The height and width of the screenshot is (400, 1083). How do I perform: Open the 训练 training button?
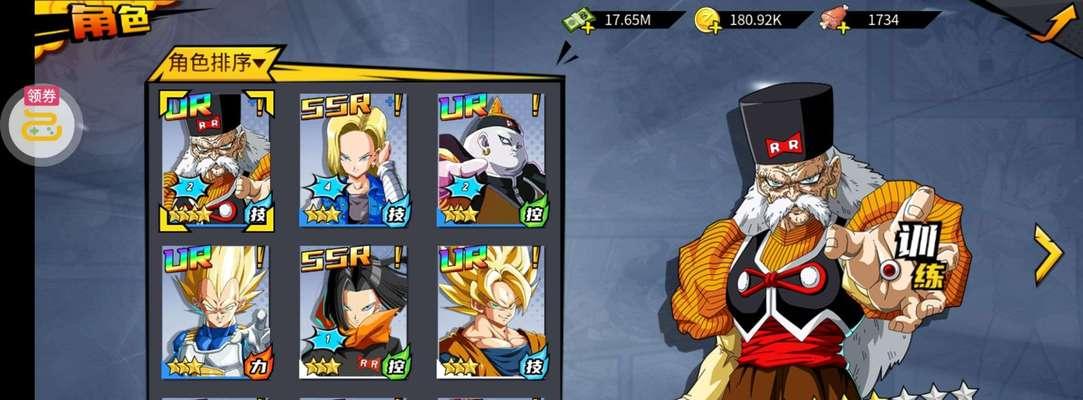pyautogui.click(x=918, y=256)
